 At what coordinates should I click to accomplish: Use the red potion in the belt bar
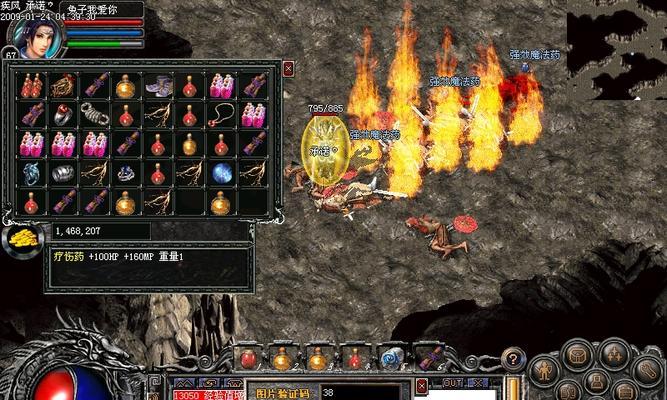[248, 357]
